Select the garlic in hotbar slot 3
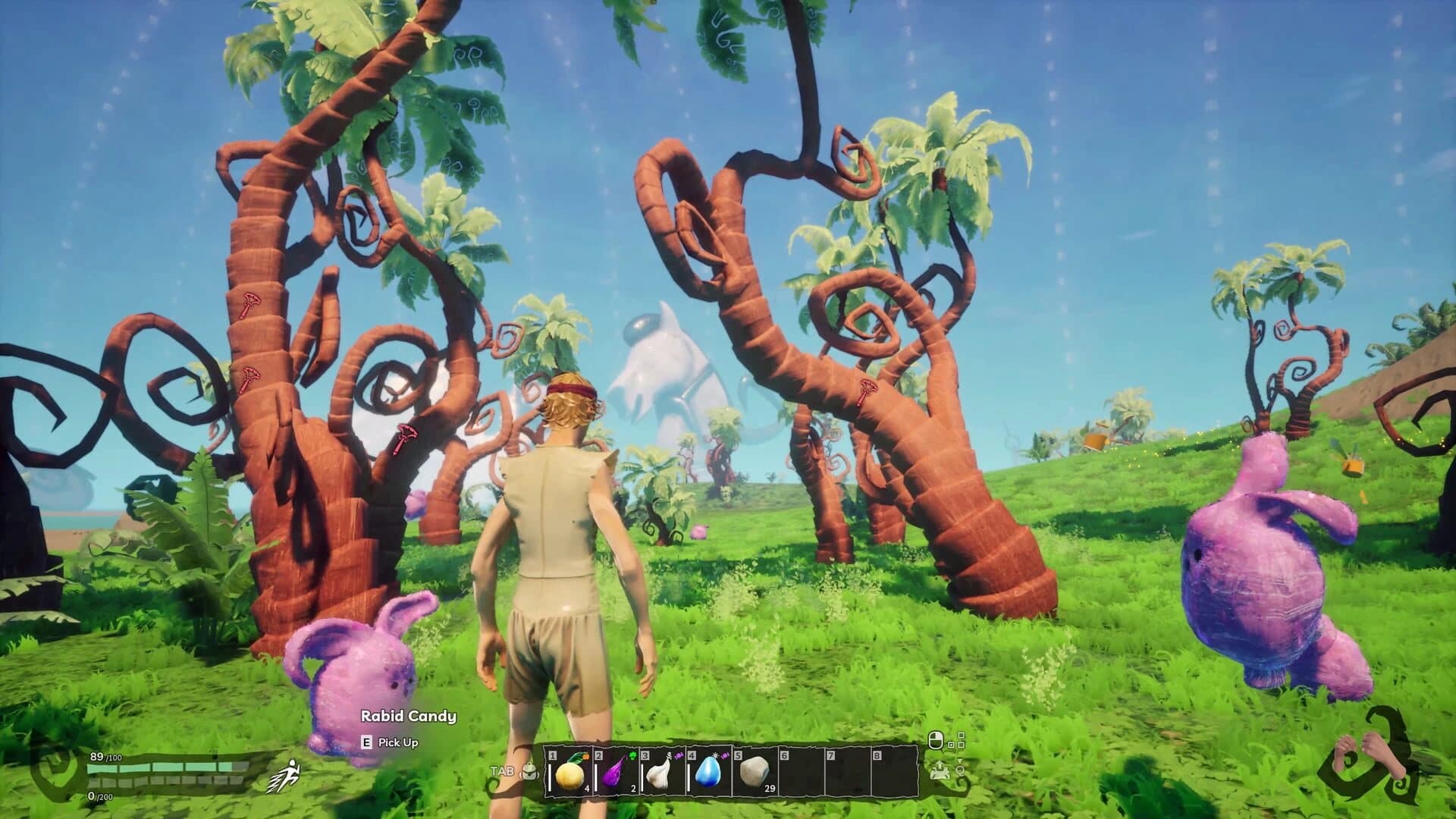 pyautogui.click(x=661, y=772)
